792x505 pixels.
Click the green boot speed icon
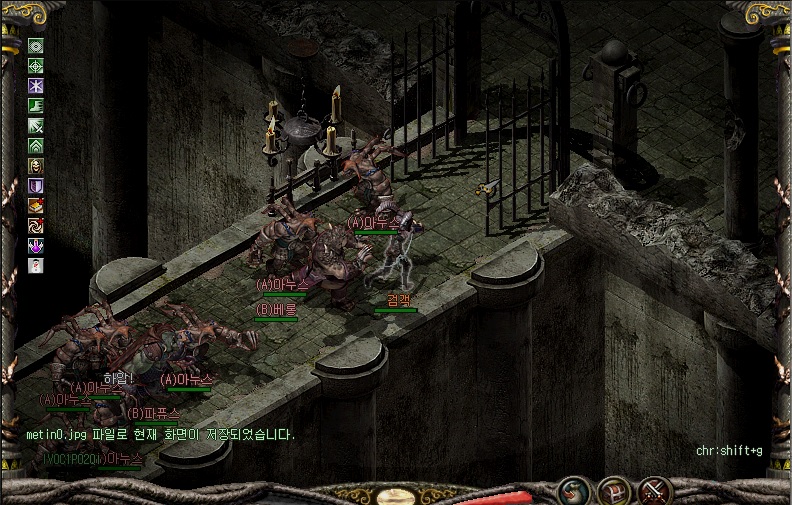(x=36, y=106)
